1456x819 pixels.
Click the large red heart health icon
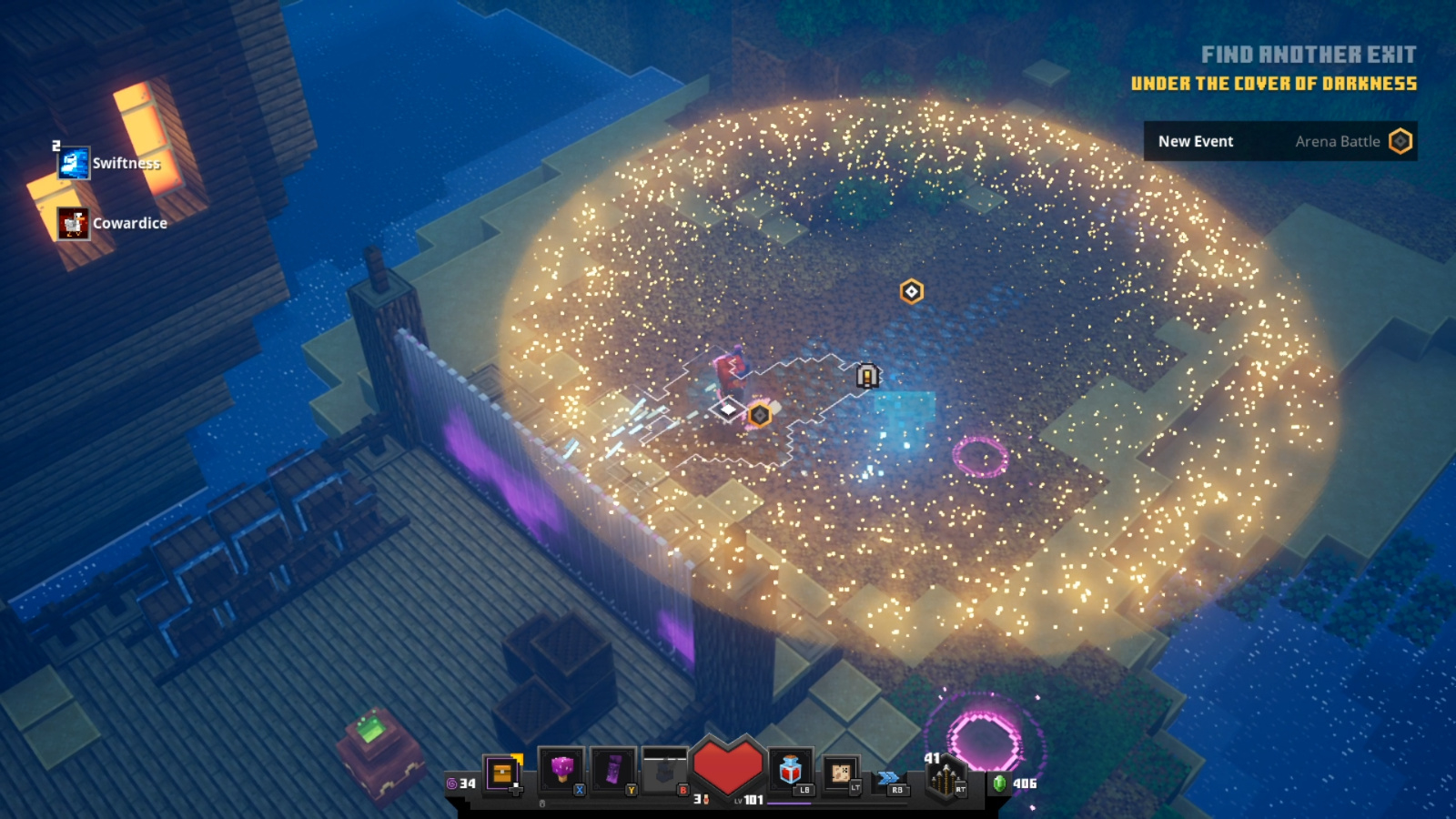(x=727, y=766)
